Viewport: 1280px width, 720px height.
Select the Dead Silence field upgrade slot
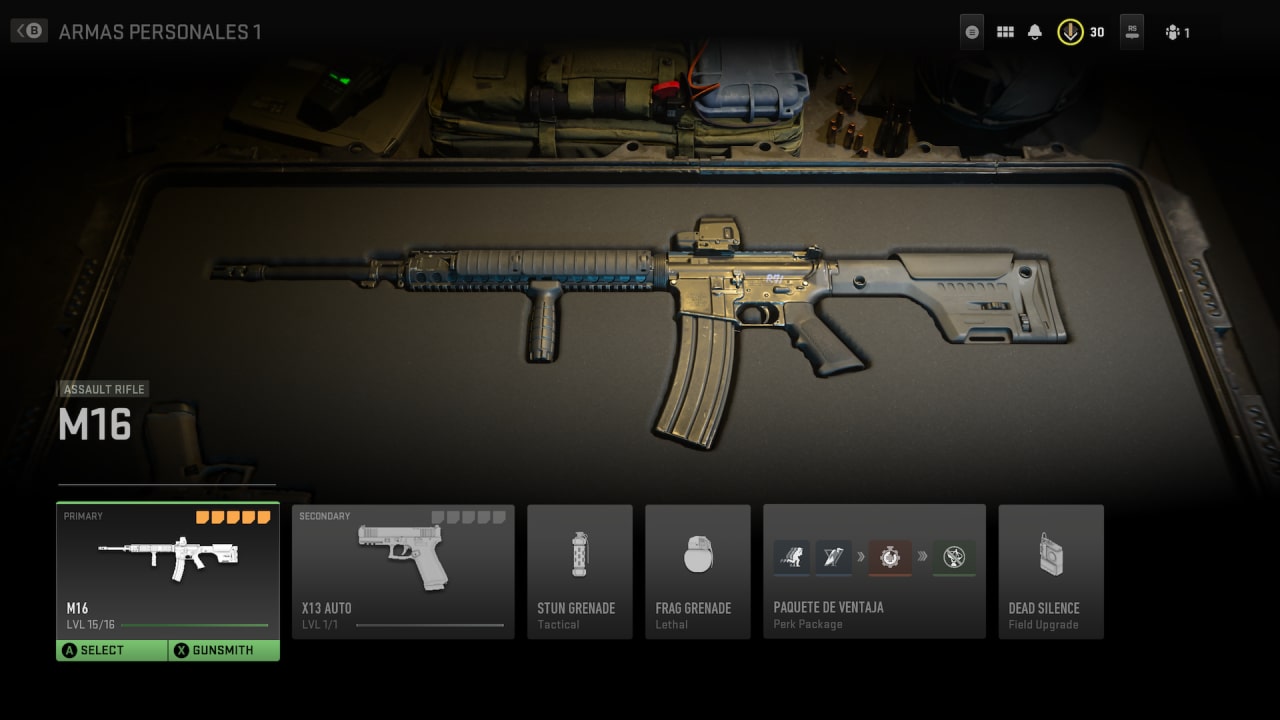pos(1051,571)
